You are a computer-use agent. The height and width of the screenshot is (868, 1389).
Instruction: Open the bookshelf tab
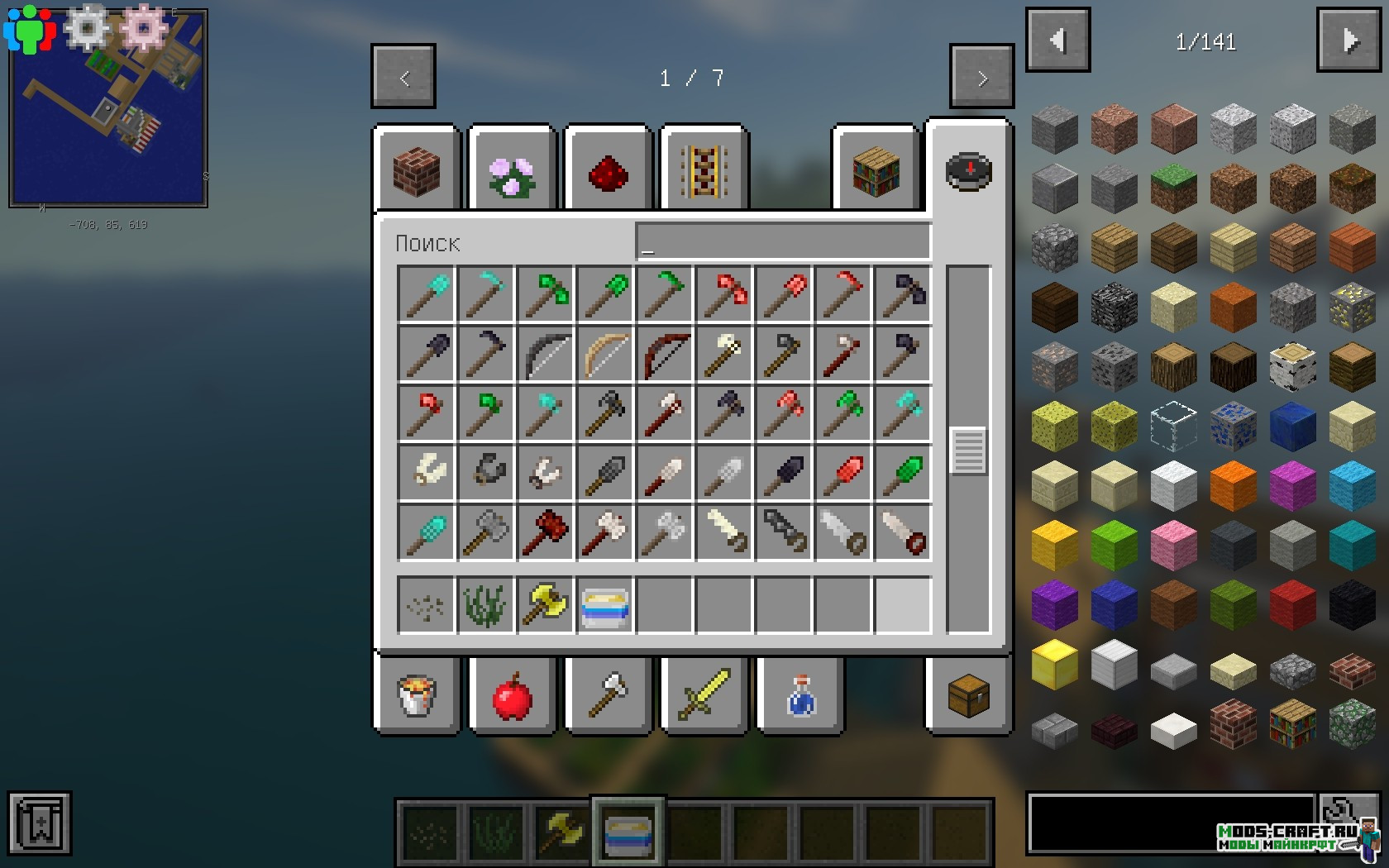pos(876,171)
